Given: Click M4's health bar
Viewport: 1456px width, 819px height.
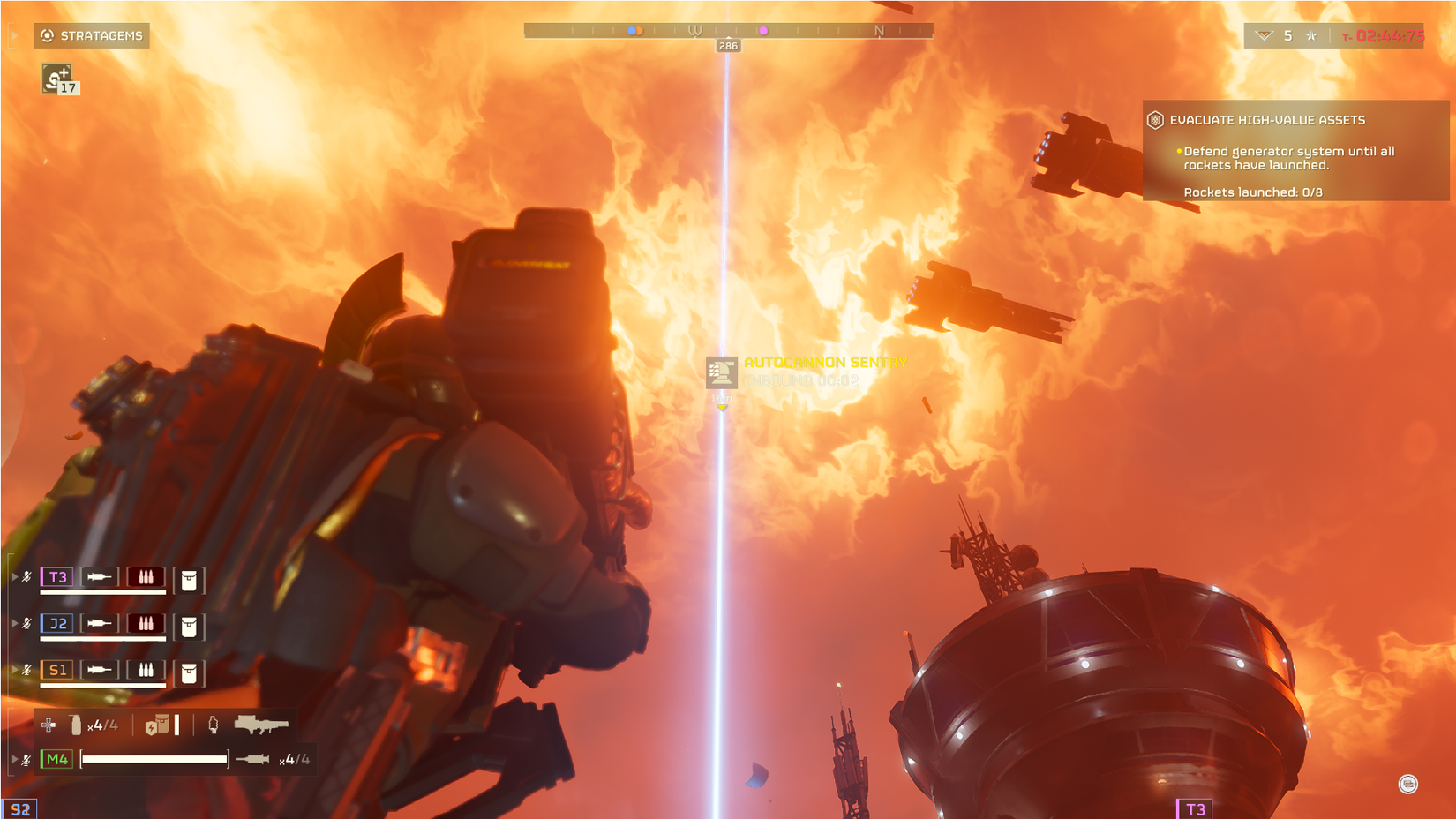Looking at the screenshot, I should pos(154,758).
